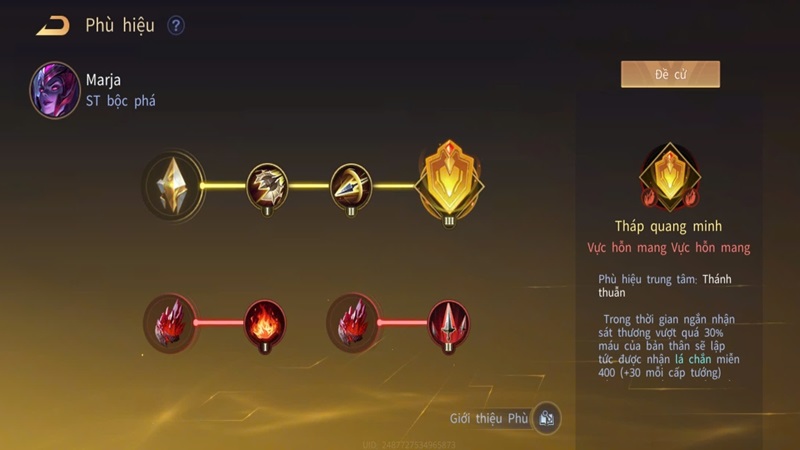
Task: Choose the tier II arrowhead rune
Action: click(351, 185)
